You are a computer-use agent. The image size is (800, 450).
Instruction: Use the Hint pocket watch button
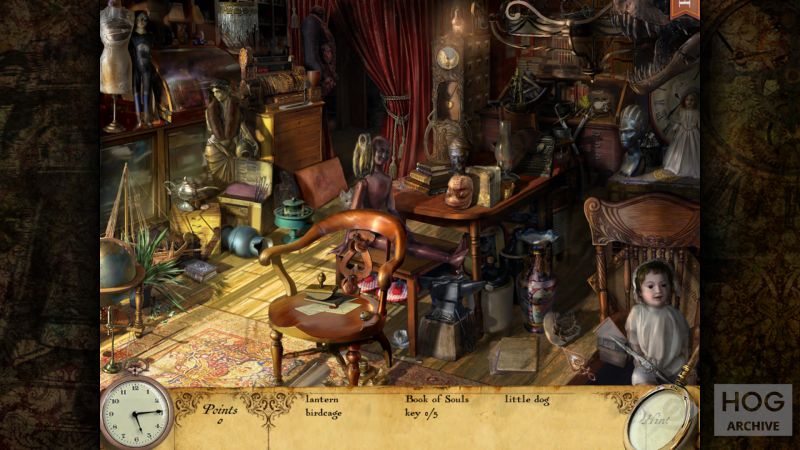660,419
